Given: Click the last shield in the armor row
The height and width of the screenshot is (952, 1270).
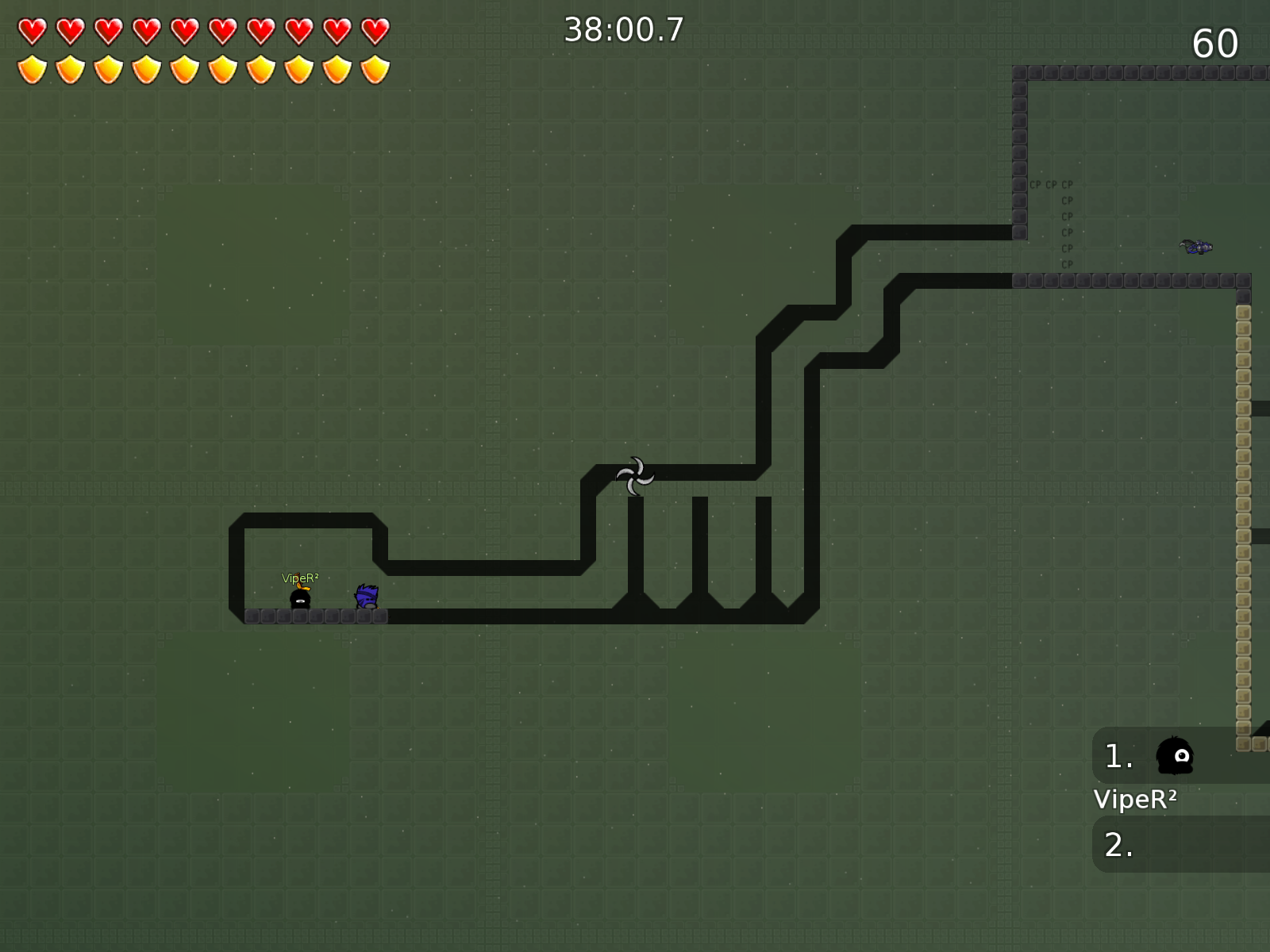Looking at the screenshot, I should (x=373, y=70).
